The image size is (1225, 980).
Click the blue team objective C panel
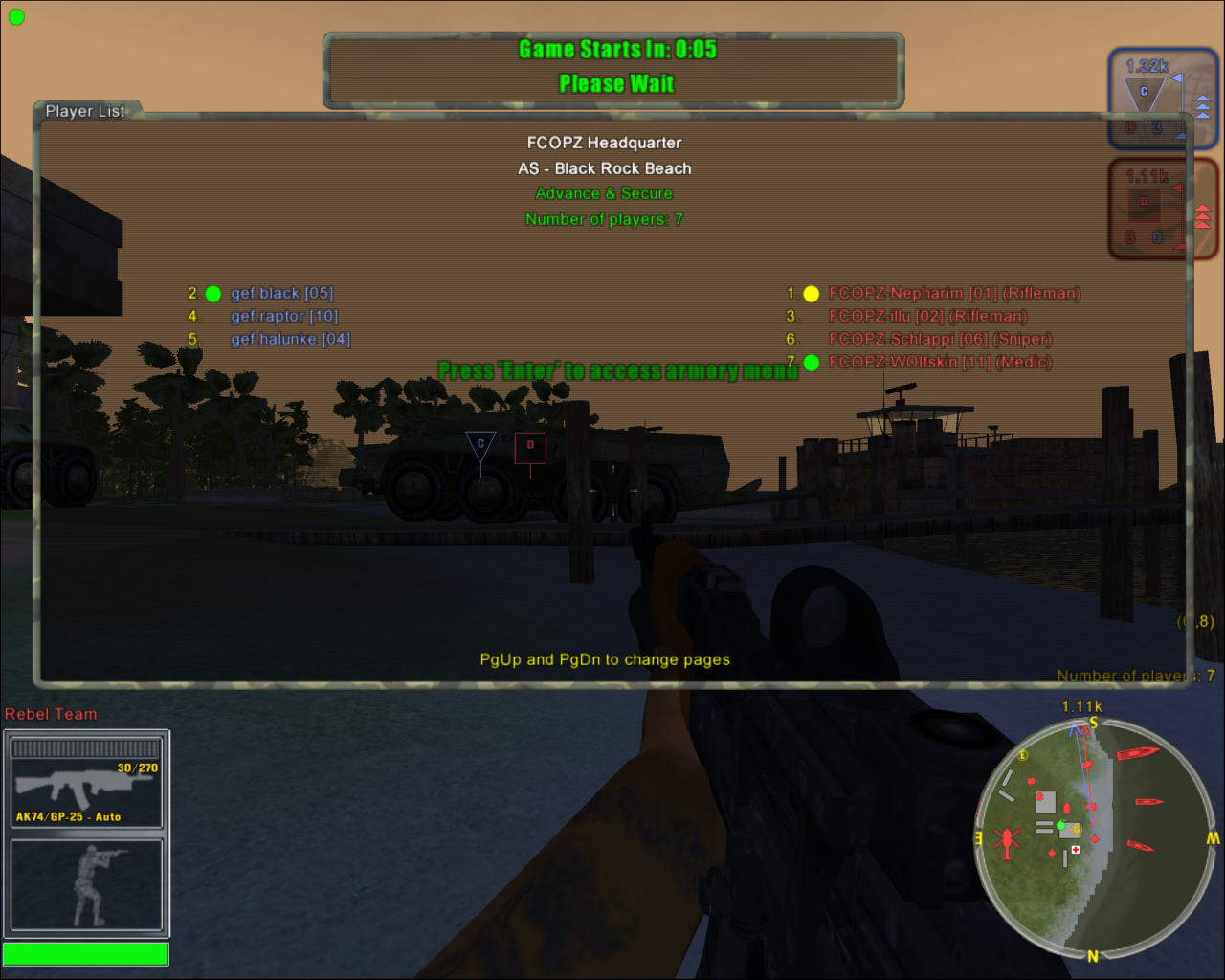pyautogui.click(x=1159, y=98)
